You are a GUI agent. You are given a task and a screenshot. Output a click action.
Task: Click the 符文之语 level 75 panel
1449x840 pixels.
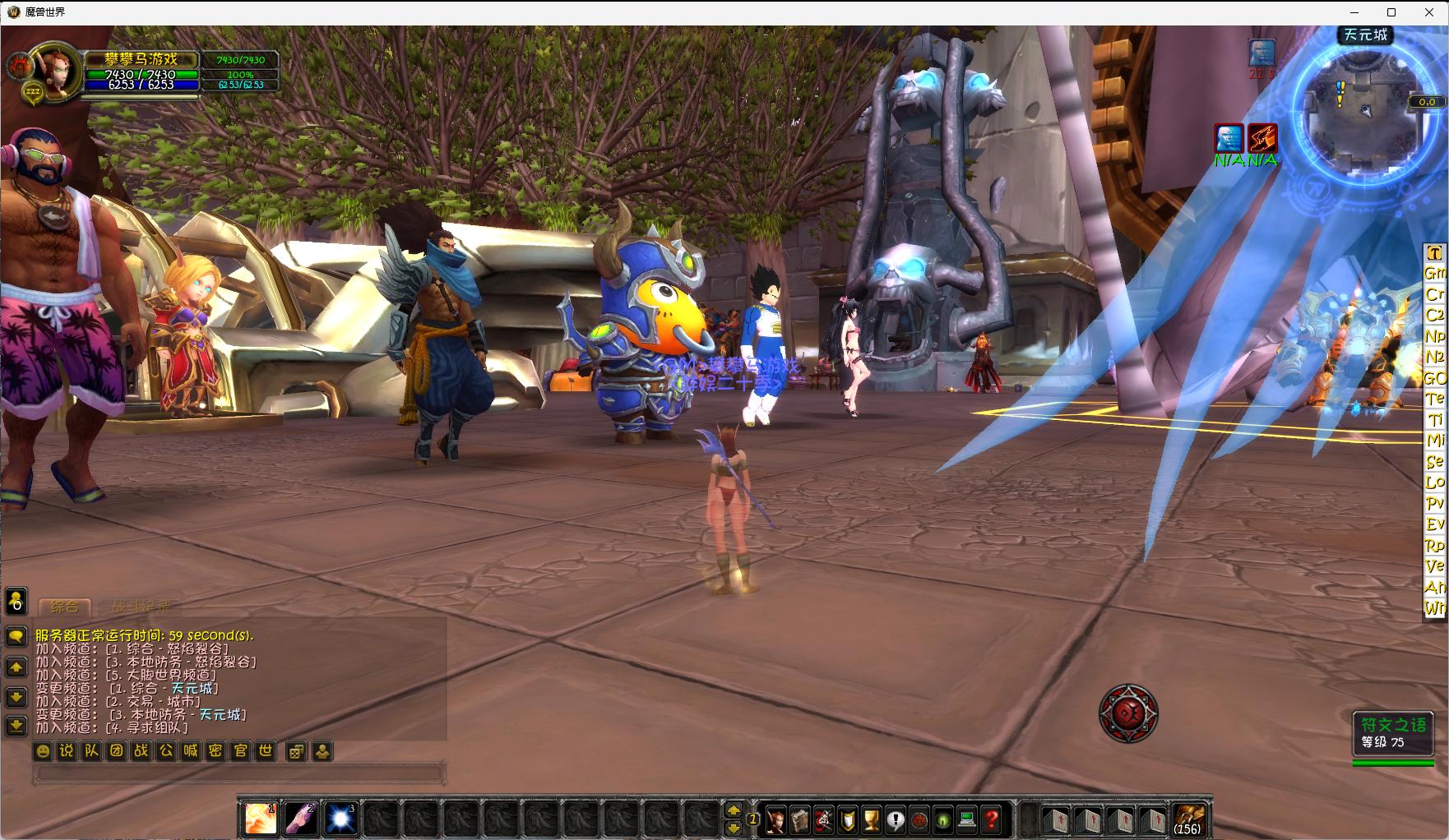(x=1393, y=733)
